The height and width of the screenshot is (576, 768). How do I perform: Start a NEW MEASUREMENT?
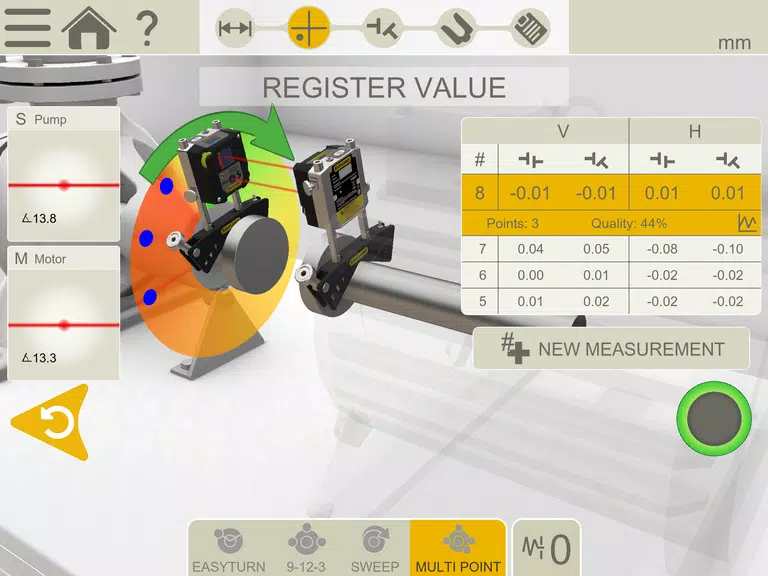coord(611,349)
